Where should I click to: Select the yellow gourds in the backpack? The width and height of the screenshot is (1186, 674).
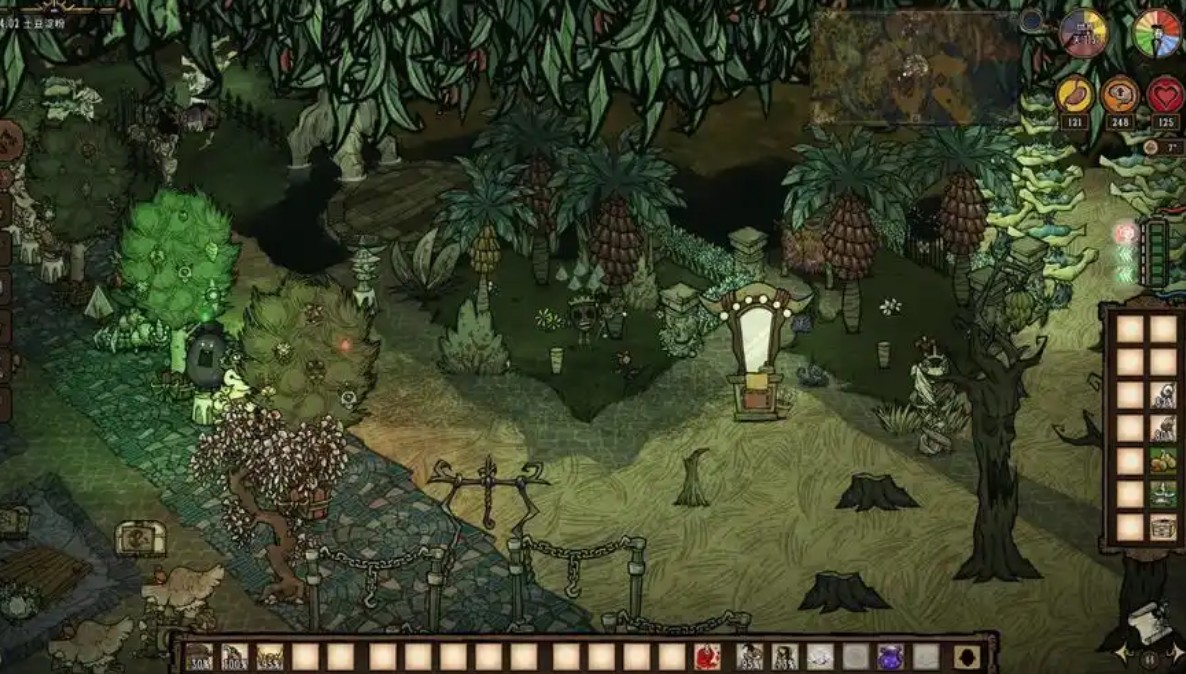pos(1162,461)
